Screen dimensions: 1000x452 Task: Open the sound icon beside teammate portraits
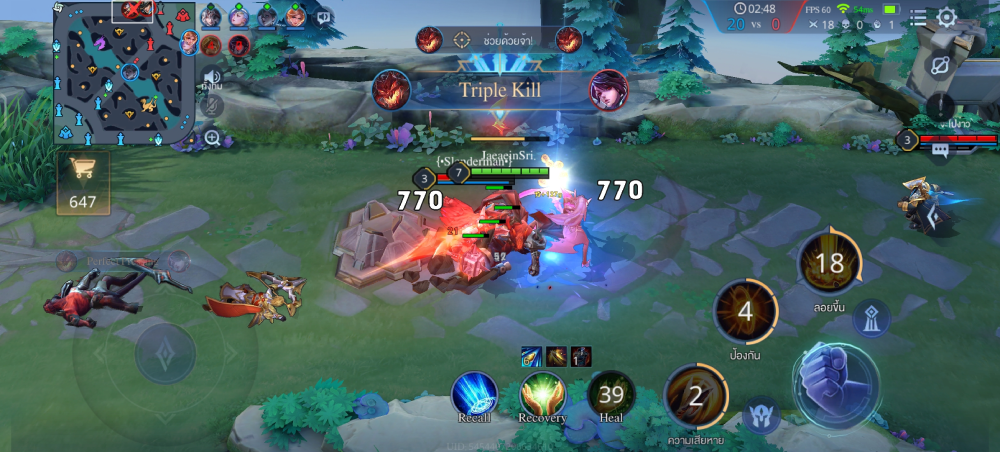tap(323, 17)
